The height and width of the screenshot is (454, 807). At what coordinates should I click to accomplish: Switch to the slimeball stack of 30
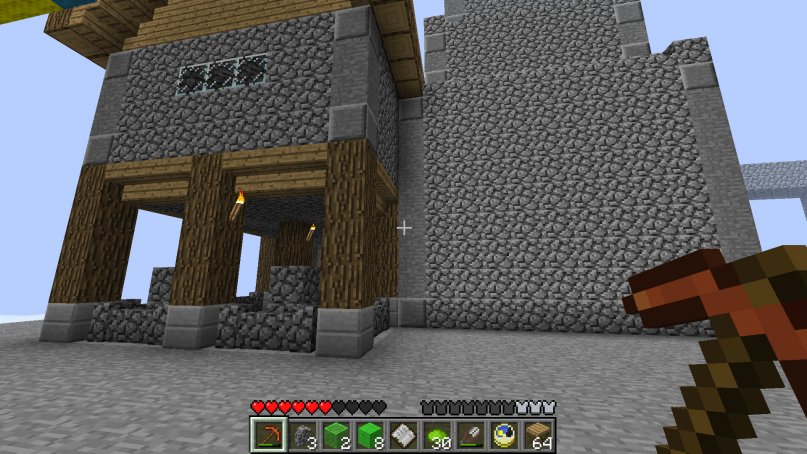pos(436,435)
